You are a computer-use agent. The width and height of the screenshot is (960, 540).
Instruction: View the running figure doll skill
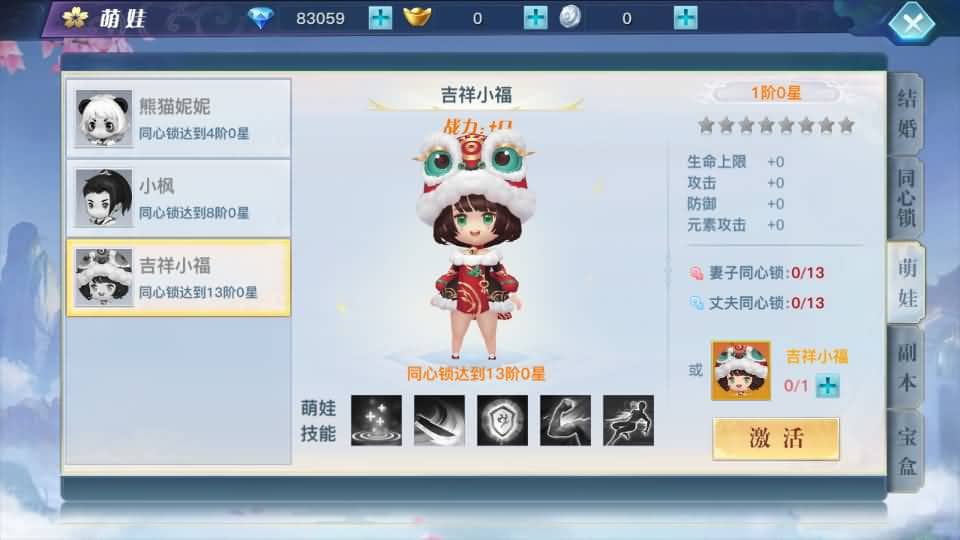coord(628,420)
